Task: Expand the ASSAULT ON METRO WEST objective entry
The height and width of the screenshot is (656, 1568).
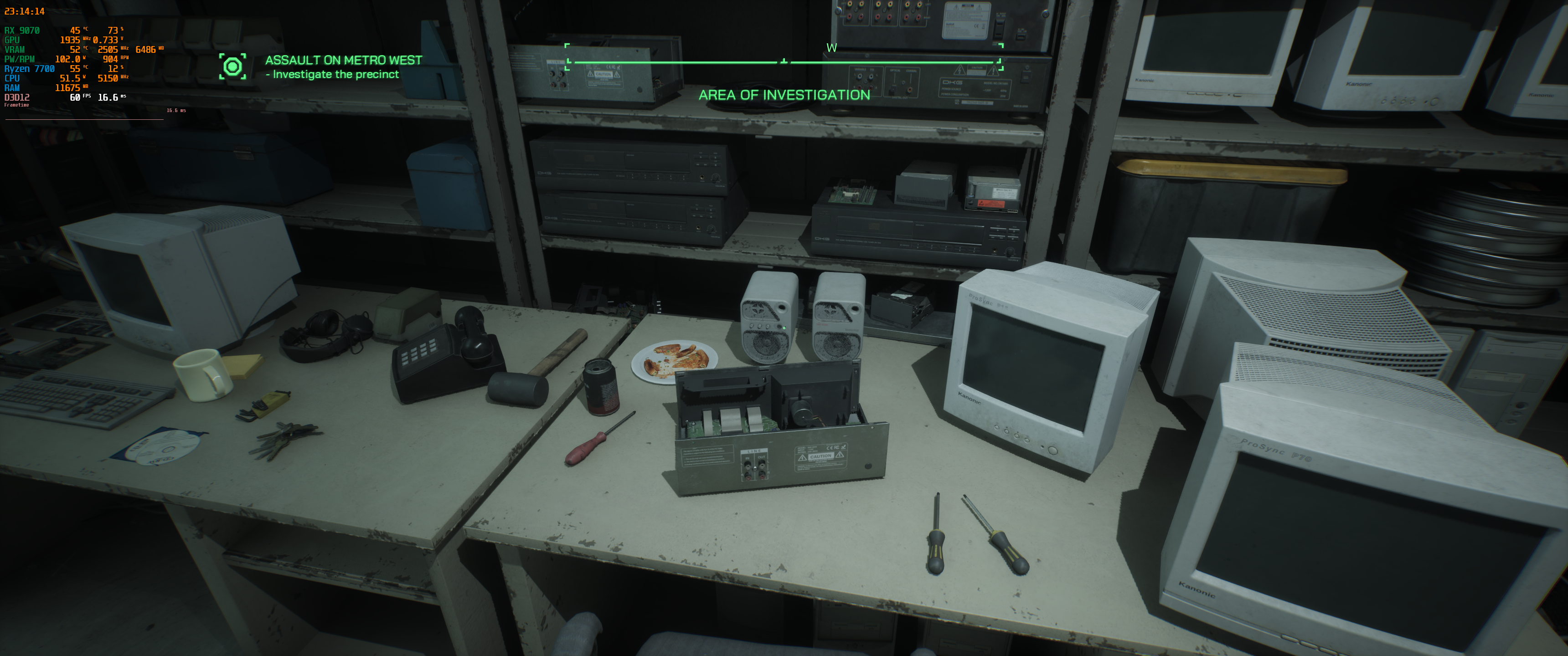Action: (x=345, y=61)
